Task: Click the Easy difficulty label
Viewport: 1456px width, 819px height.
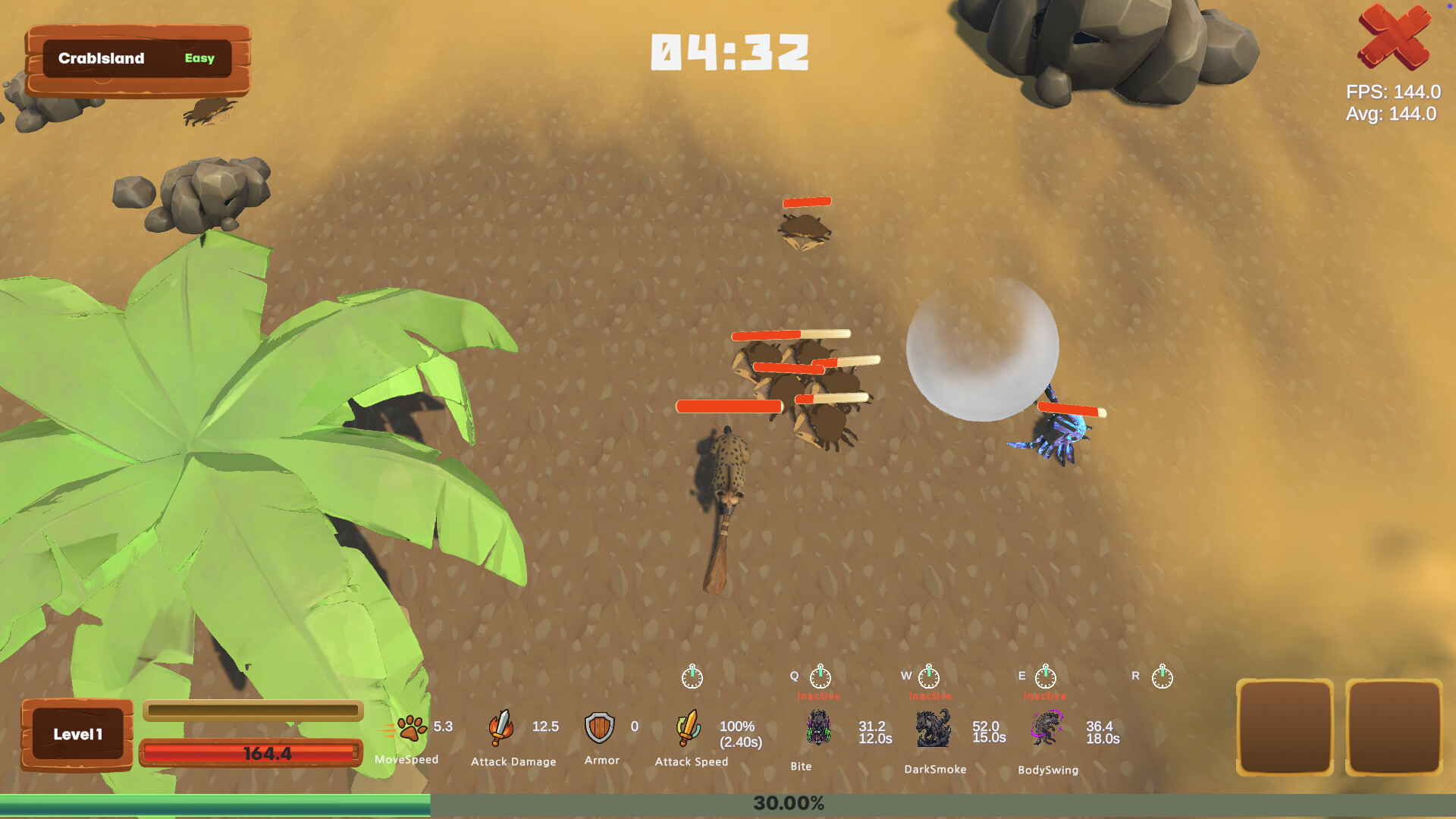Action: click(x=199, y=58)
